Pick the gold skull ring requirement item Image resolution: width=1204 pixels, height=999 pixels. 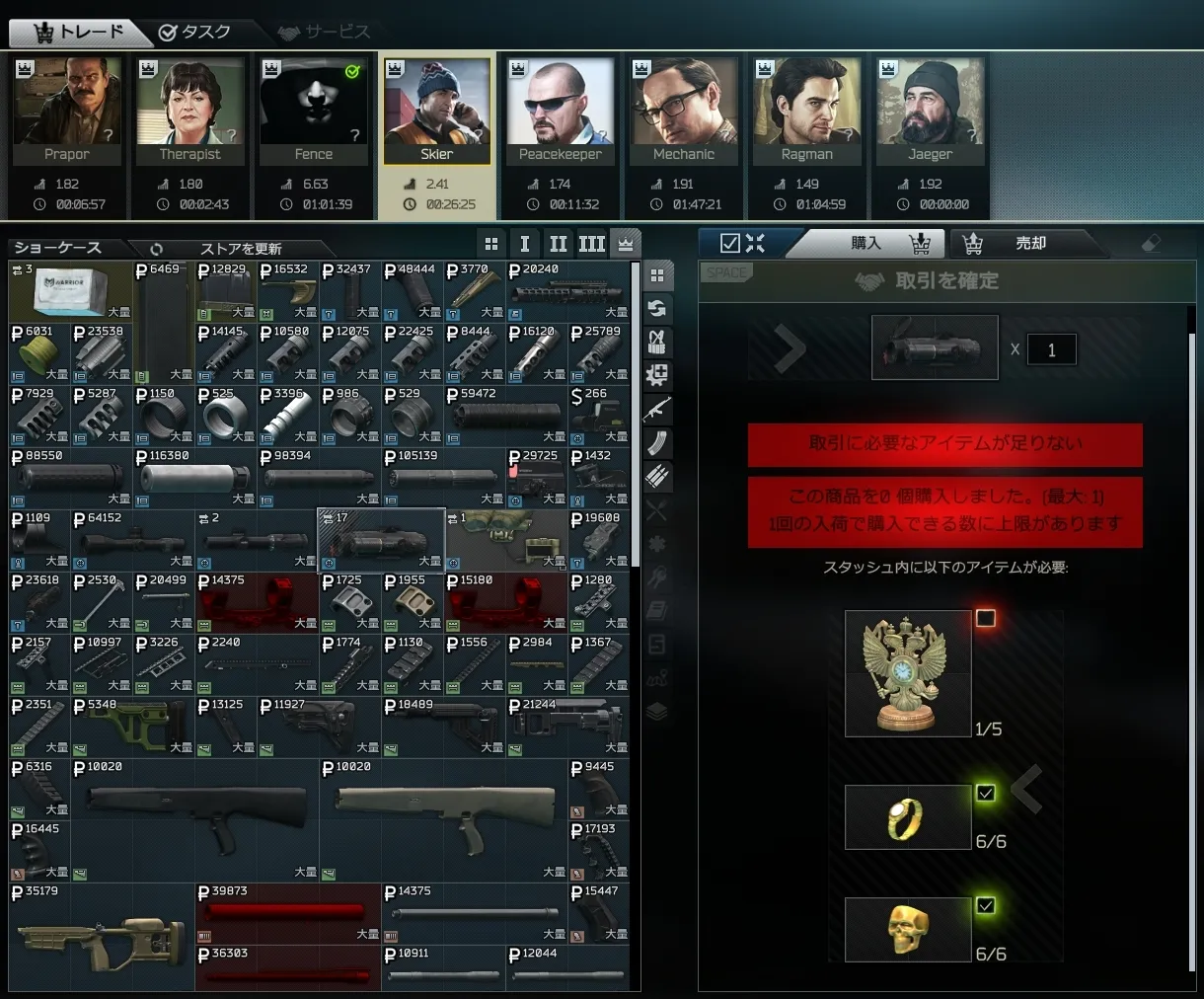click(x=908, y=929)
